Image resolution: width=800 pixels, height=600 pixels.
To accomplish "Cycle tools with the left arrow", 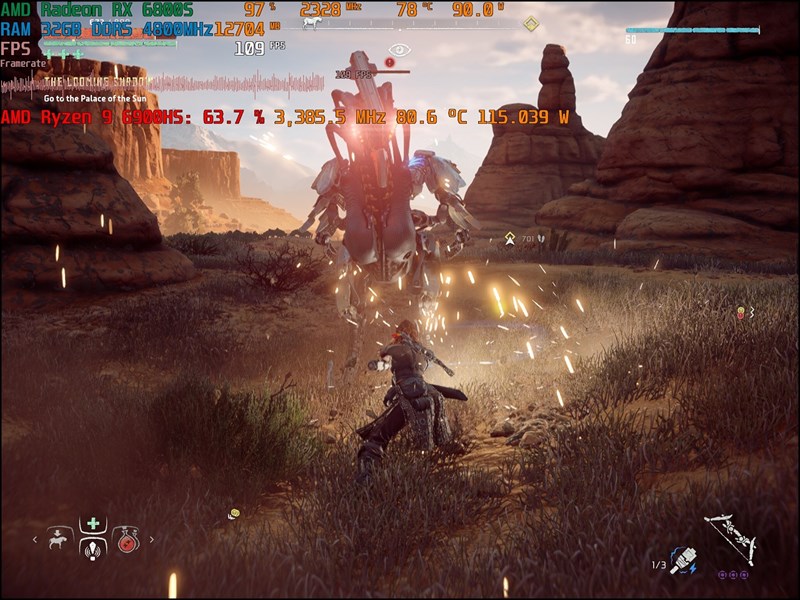I will [37, 540].
